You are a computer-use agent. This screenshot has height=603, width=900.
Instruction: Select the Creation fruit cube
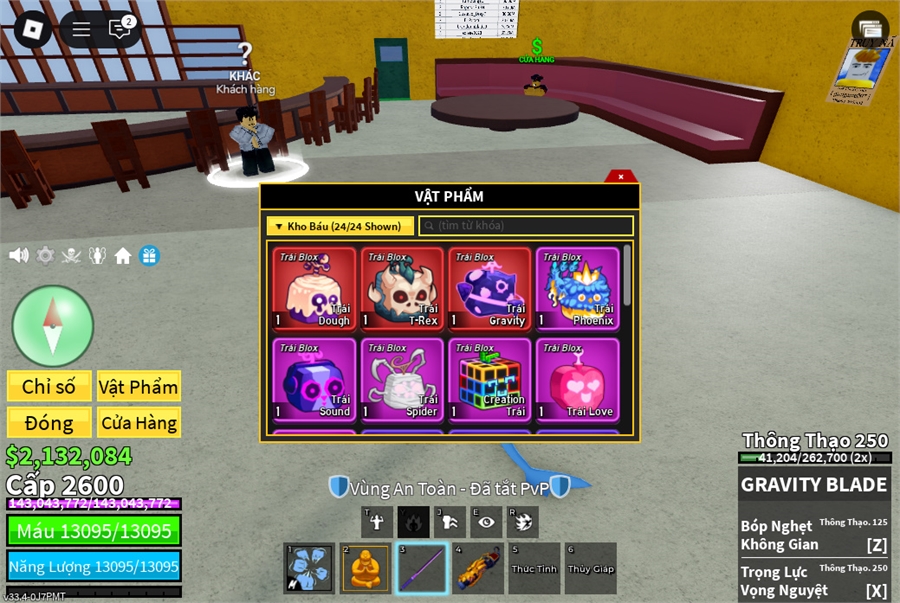(x=490, y=380)
